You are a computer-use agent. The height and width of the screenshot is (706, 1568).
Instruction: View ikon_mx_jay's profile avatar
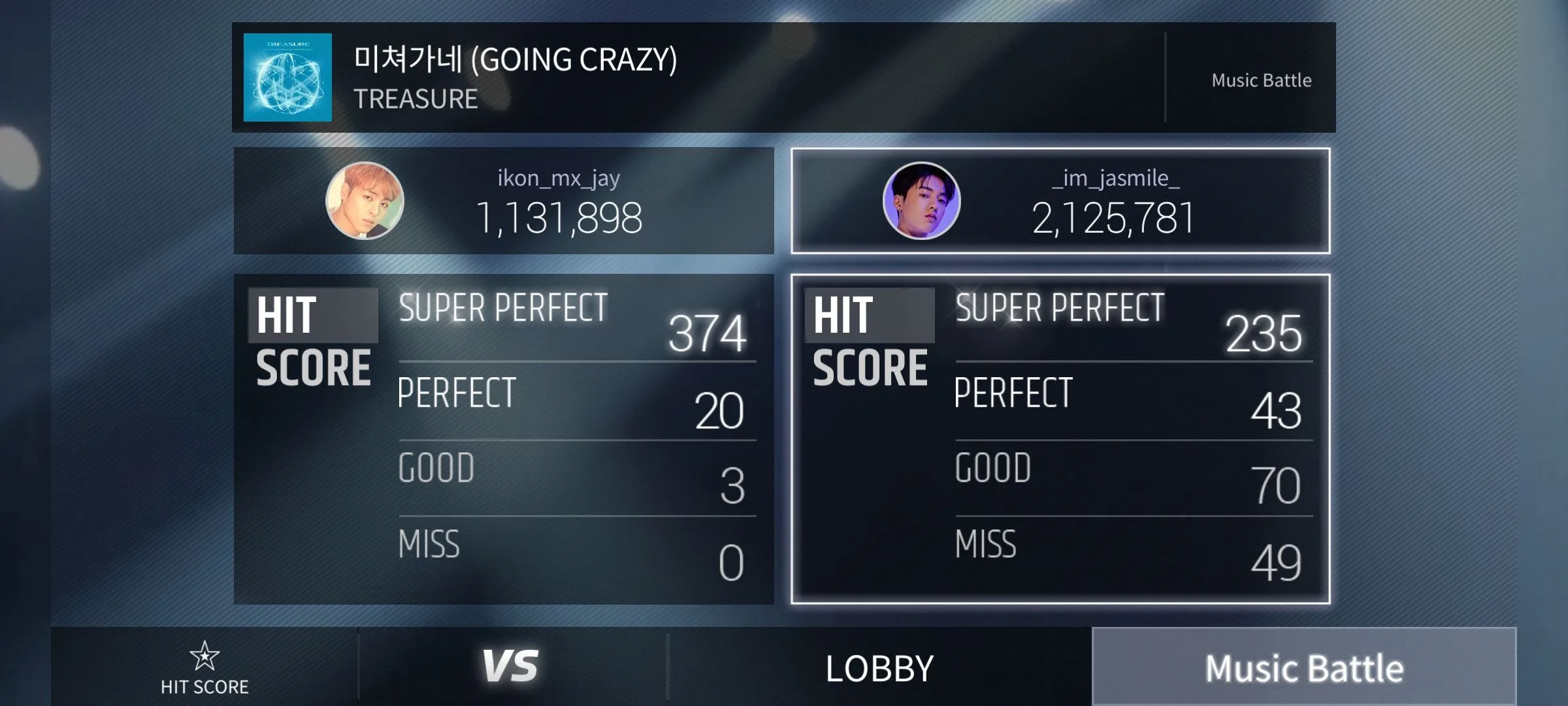pos(365,201)
